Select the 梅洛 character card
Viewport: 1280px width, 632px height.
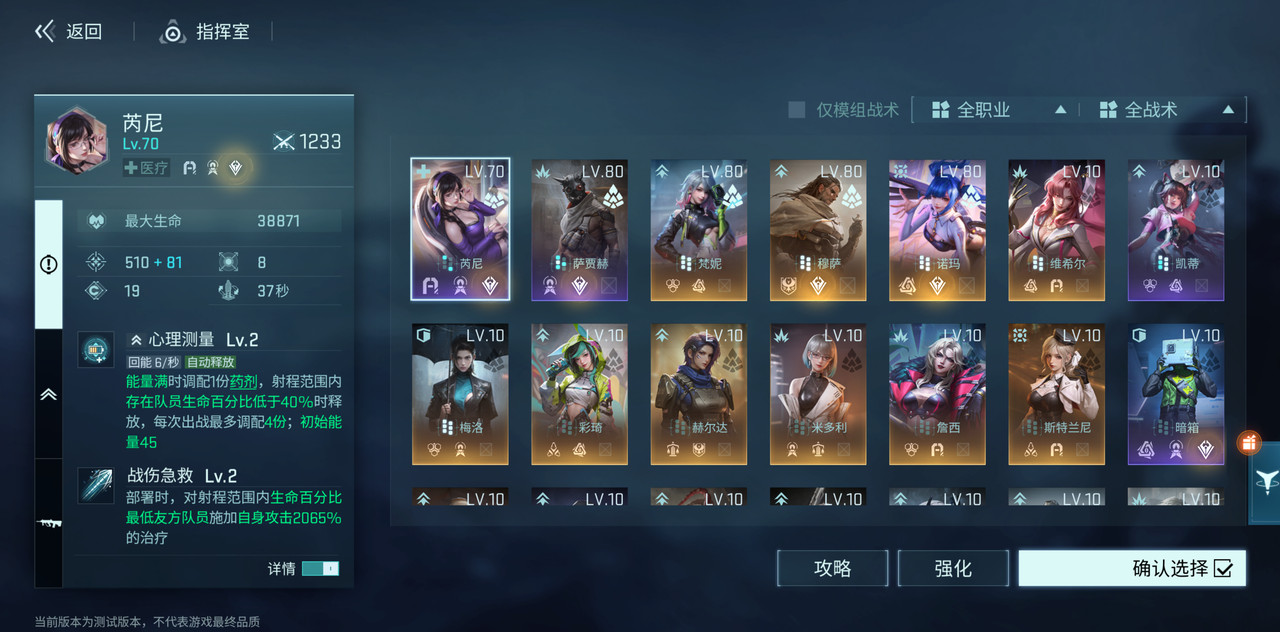pos(460,393)
